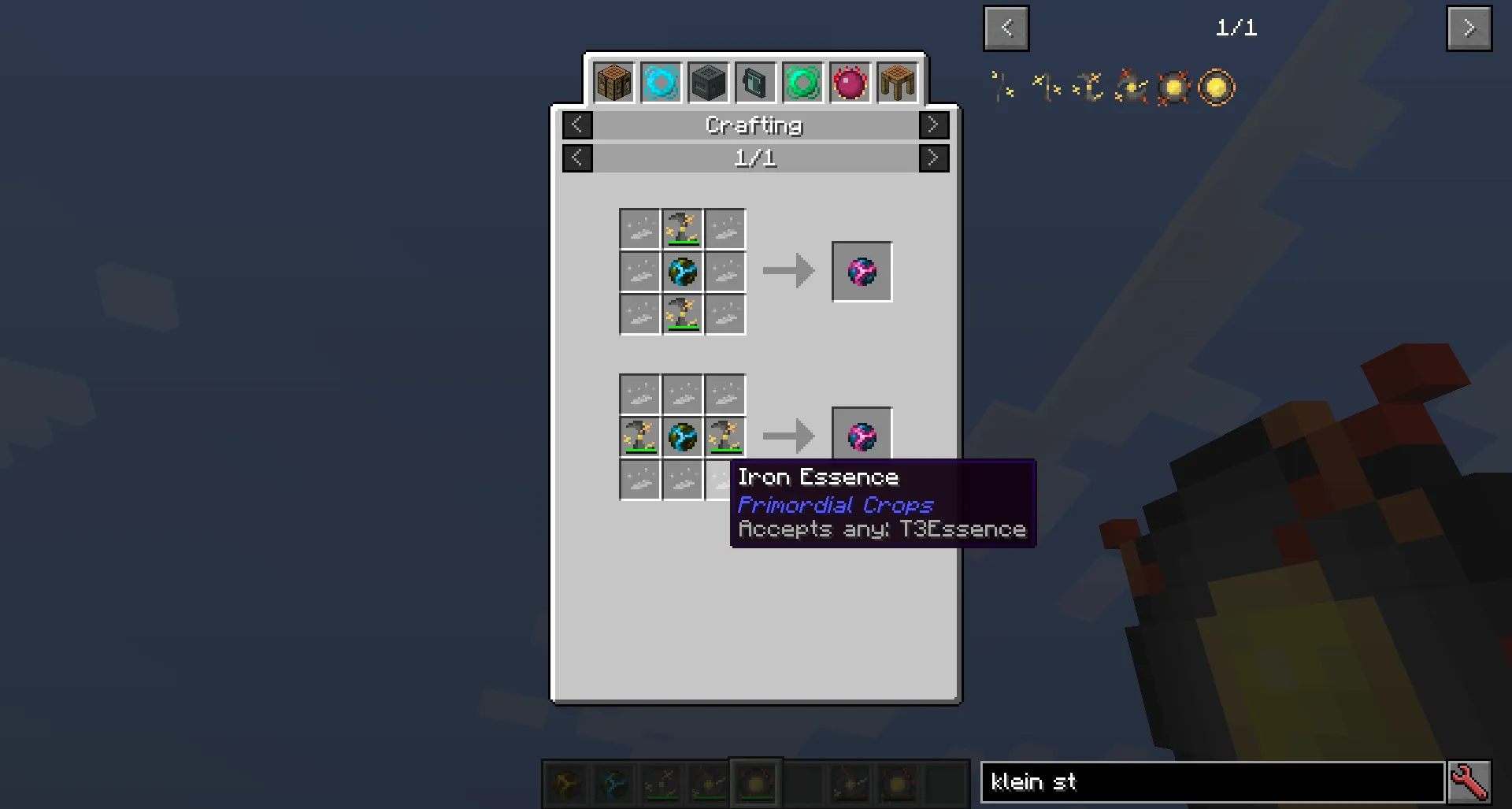Viewport: 1512px width, 809px height.
Task: Select the globe essence in the first recipe
Action: pyautogui.click(x=682, y=272)
